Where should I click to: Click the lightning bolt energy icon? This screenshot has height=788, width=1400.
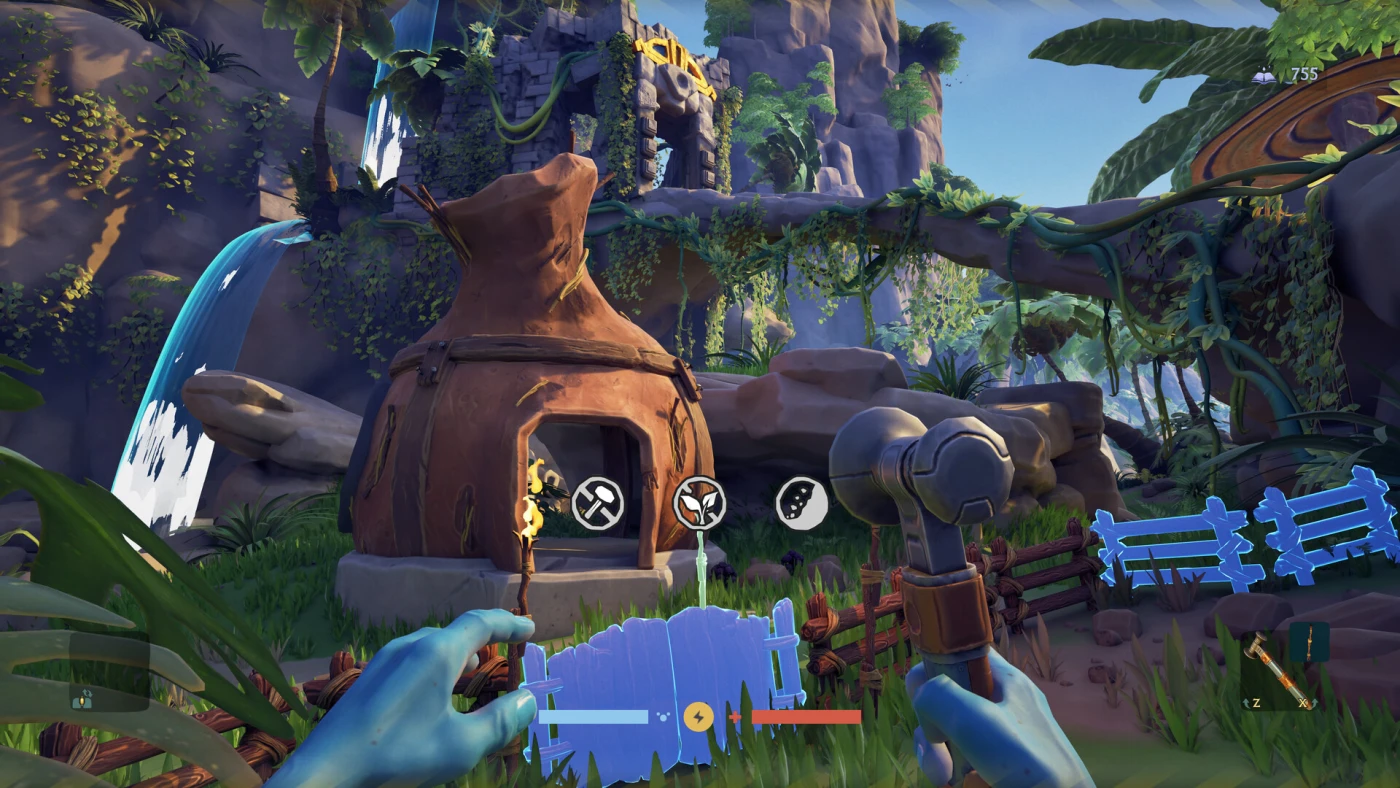(x=698, y=716)
